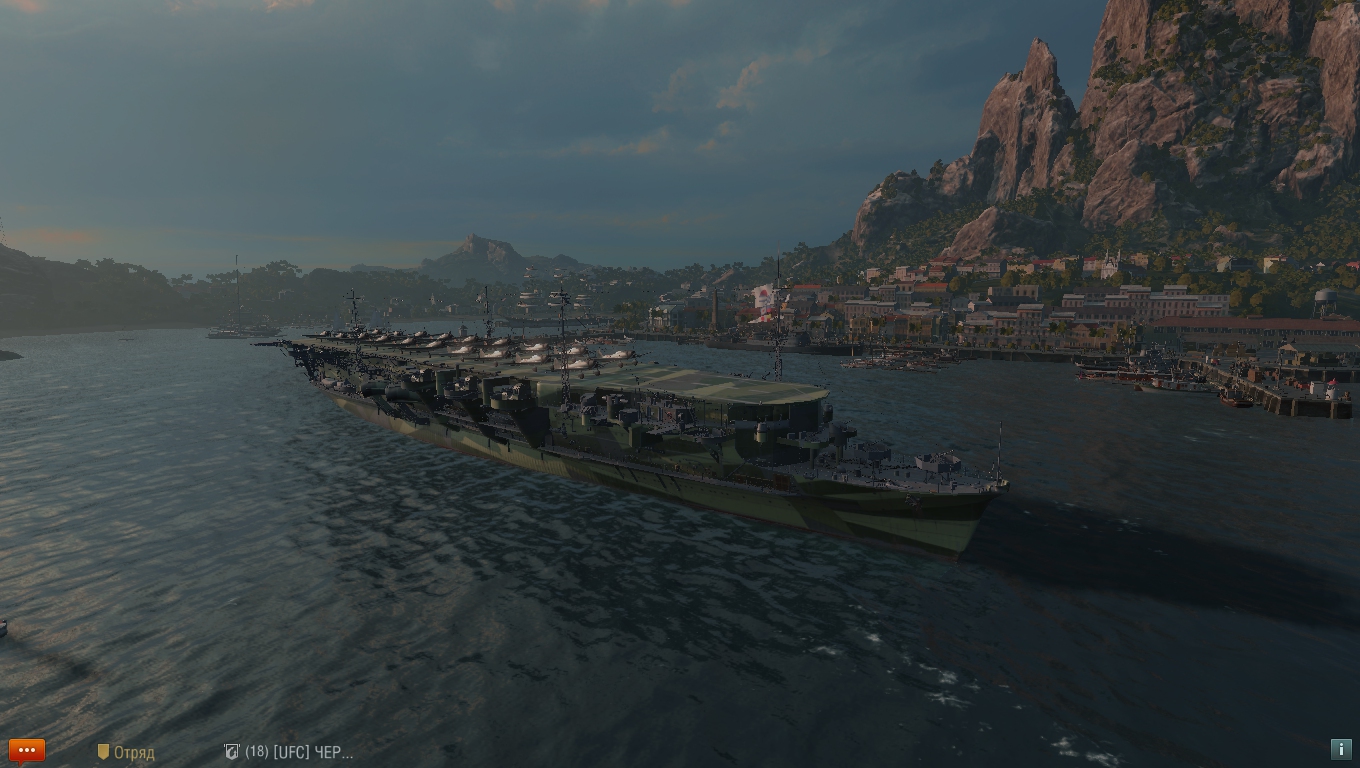Switch to the Отряд division tab
The width and height of the screenshot is (1360, 768).
tap(126, 752)
